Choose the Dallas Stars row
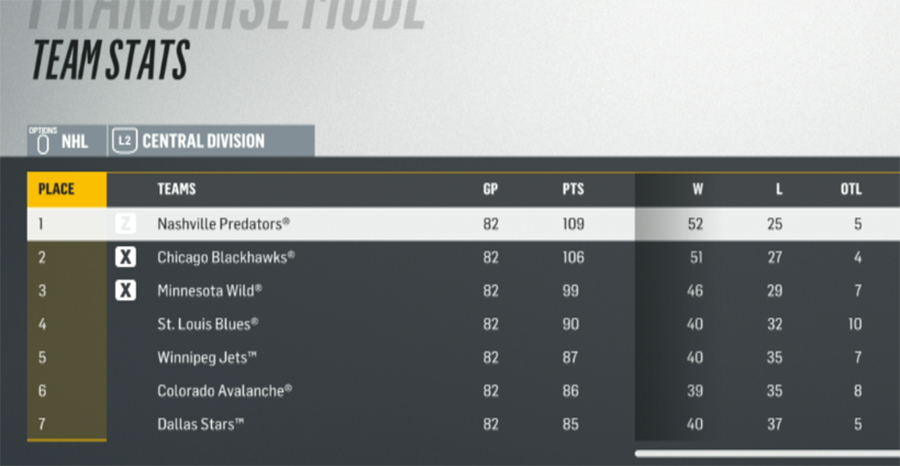This screenshot has height=466, width=900. [200, 424]
